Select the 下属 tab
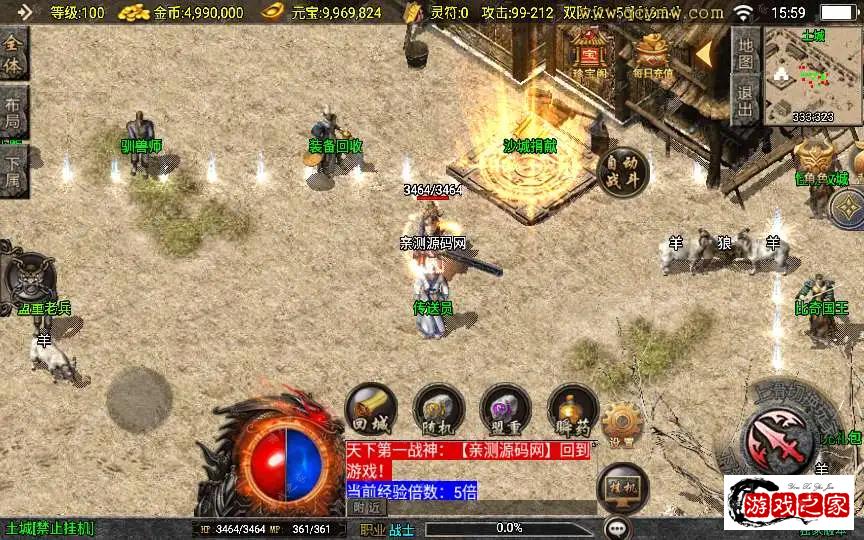This screenshot has height=540, width=864. [13, 170]
